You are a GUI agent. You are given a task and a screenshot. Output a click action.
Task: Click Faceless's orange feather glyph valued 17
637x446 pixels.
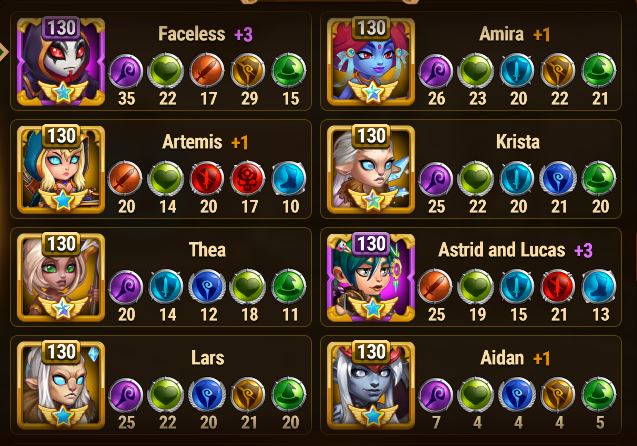coord(207,72)
